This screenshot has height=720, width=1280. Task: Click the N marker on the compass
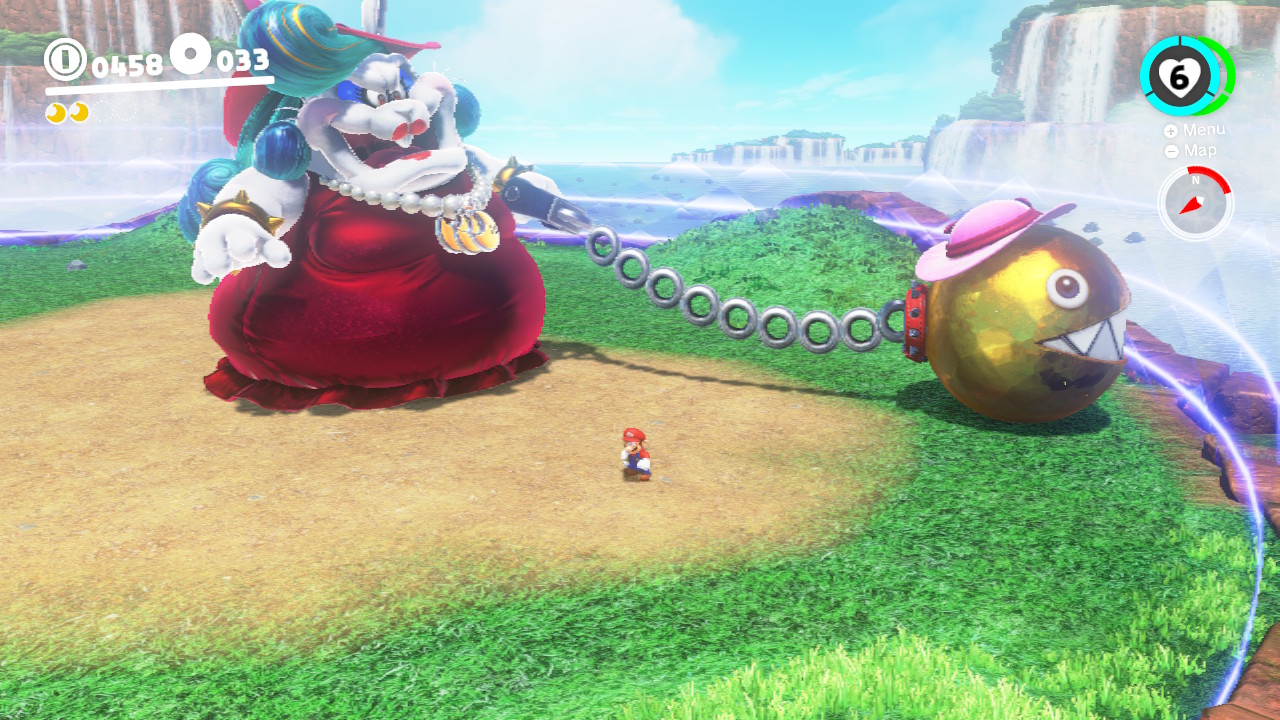click(x=1195, y=179)
